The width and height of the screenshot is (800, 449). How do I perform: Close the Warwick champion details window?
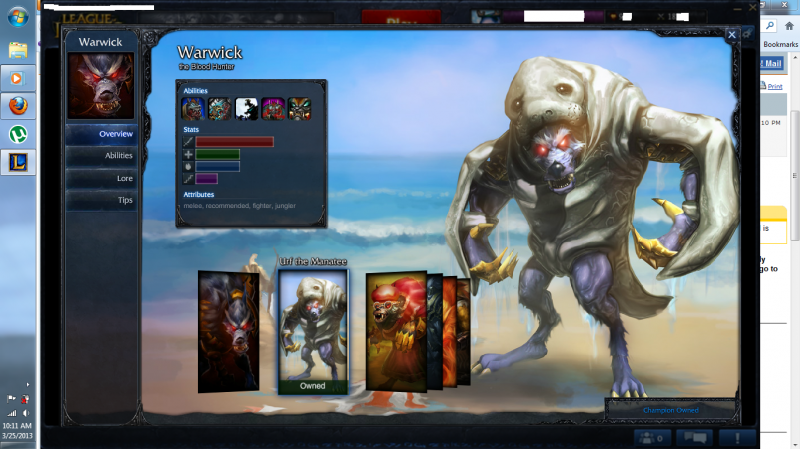tap(732, 34)
